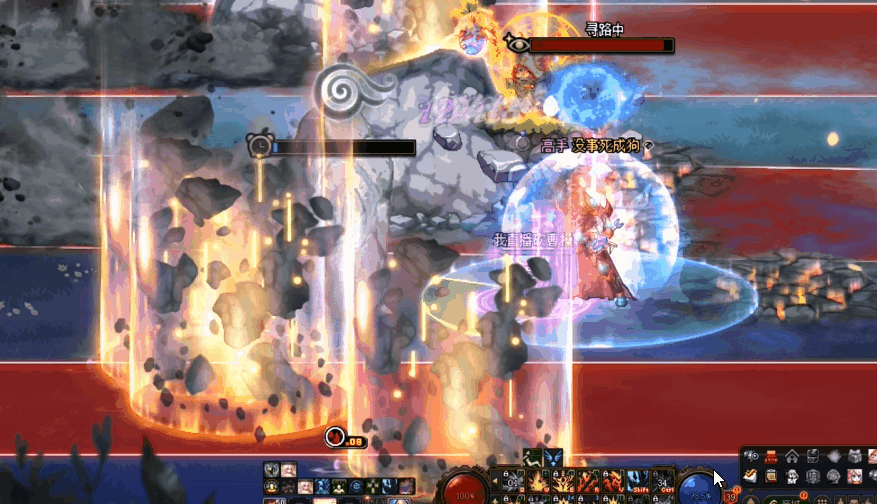Image resolution: width=877 pixels, height=504 pixels.
Task: Open the red shop icon
Action: point(771,457)
